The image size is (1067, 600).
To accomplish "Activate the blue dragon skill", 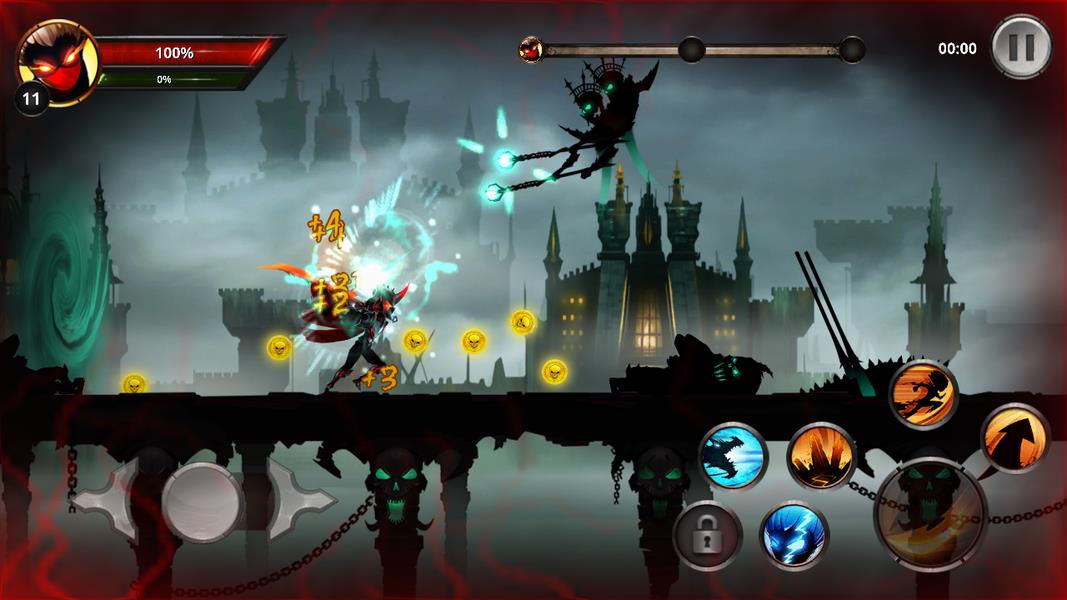I will pyautogui.click(x=732, y=456).
